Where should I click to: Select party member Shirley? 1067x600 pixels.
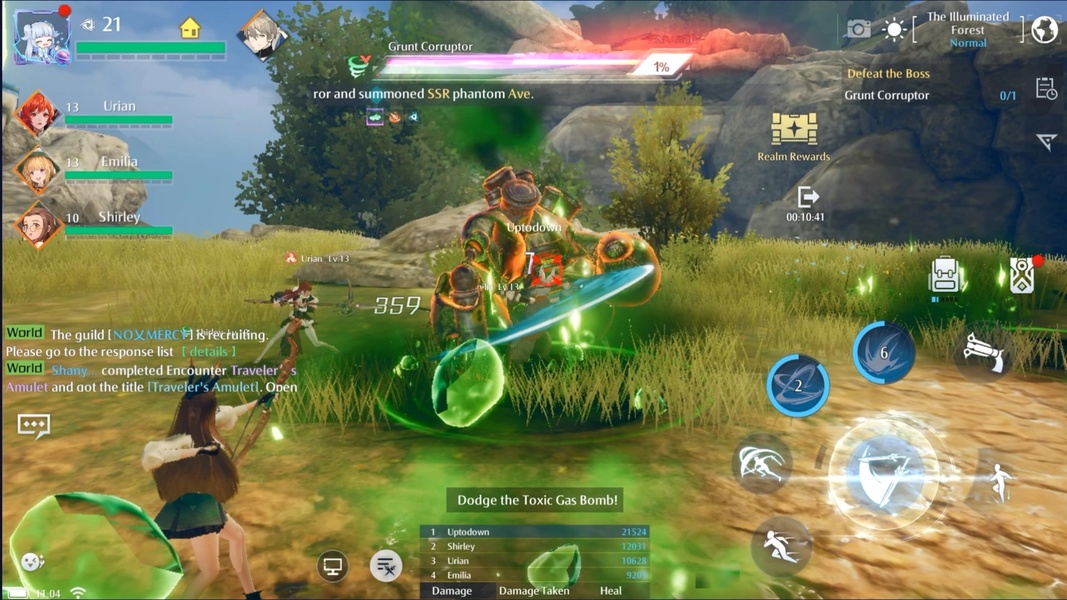click(x=38, y=224)
